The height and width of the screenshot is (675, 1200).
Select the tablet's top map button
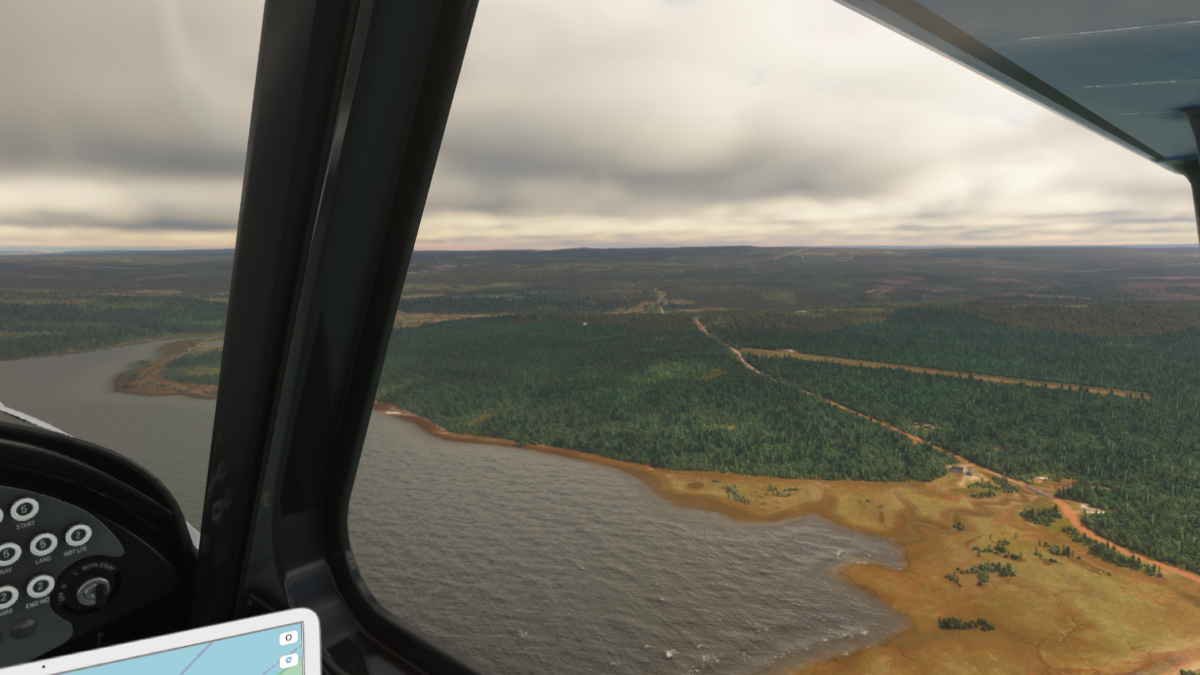pyautogui.click(x=288, y=637)
